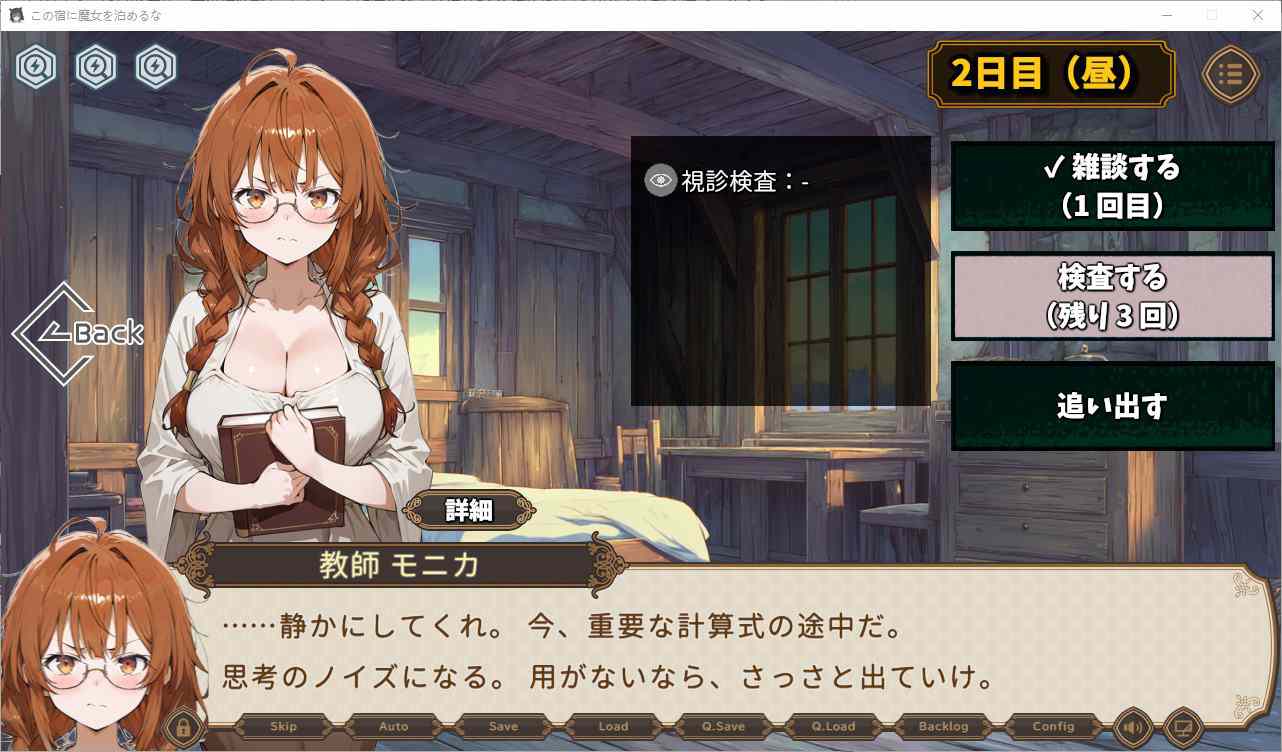Skip the dialogue text
This screenshot has height=752, width=1282.
284,727
